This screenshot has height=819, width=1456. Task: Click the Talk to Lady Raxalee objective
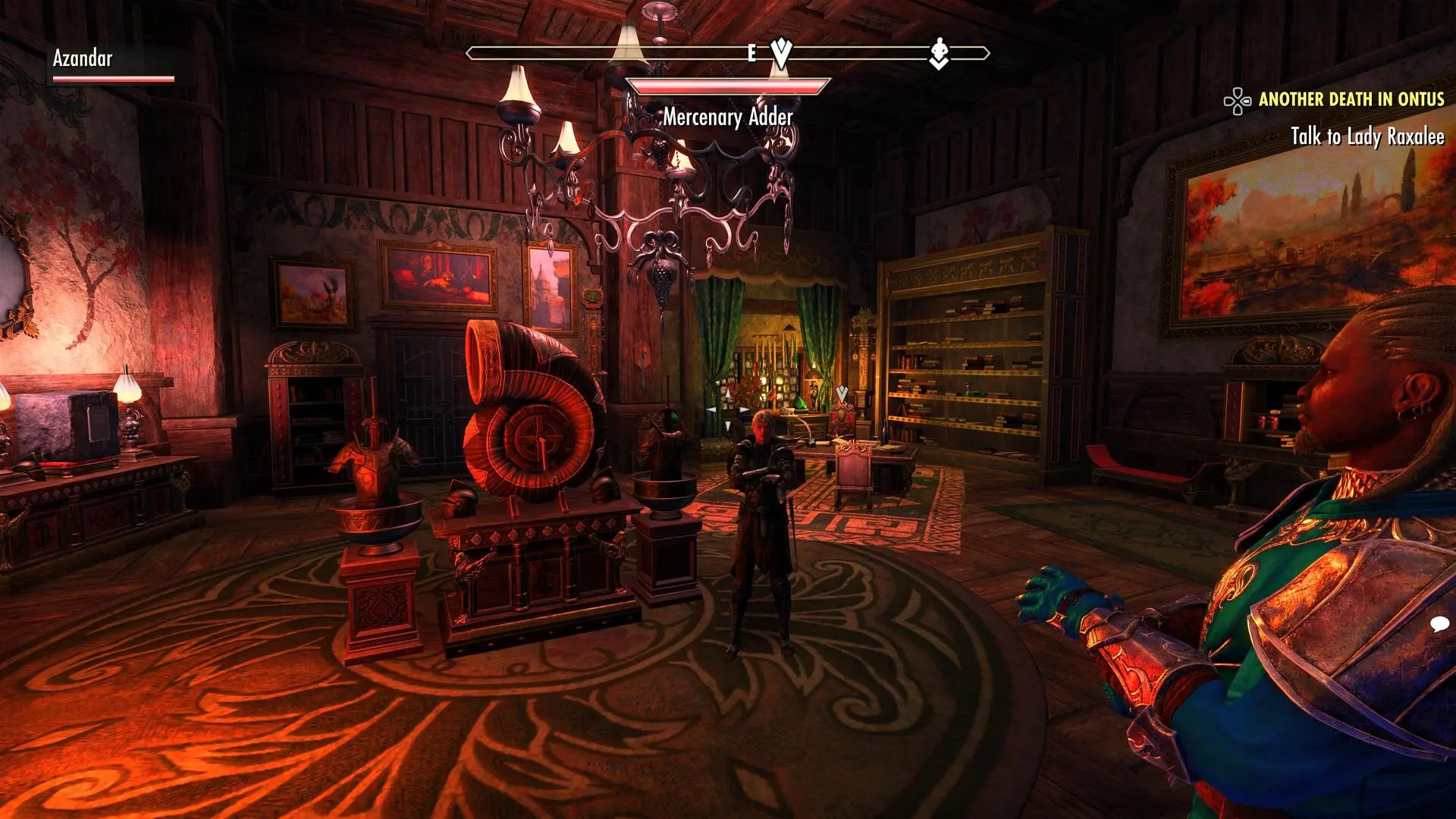(x=1367, y=136)
